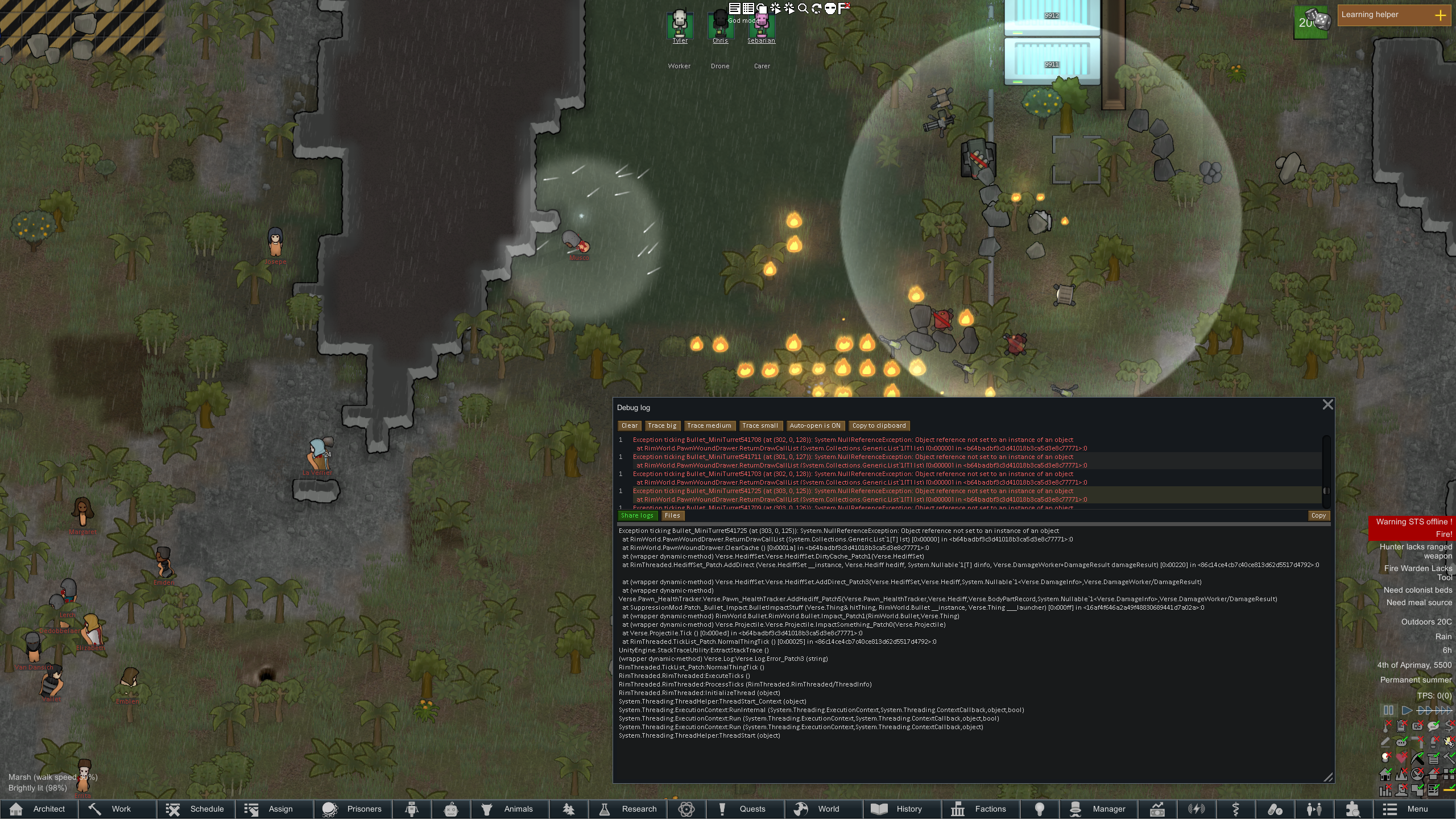Select Trace big option
This screenshot has width=1456, height=819.
tap(662, 425)
